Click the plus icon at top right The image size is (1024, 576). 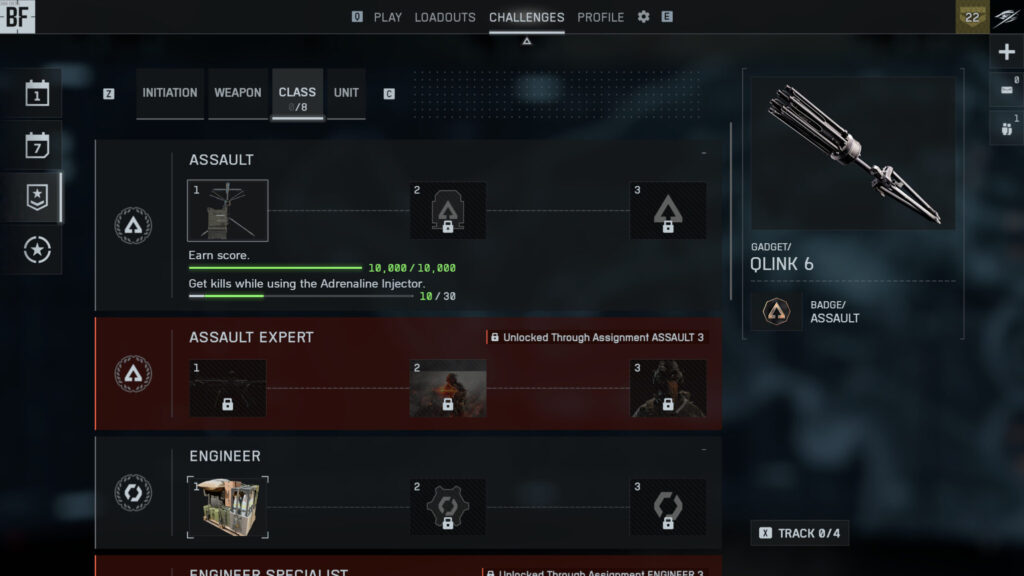[x=1007, y=52]
